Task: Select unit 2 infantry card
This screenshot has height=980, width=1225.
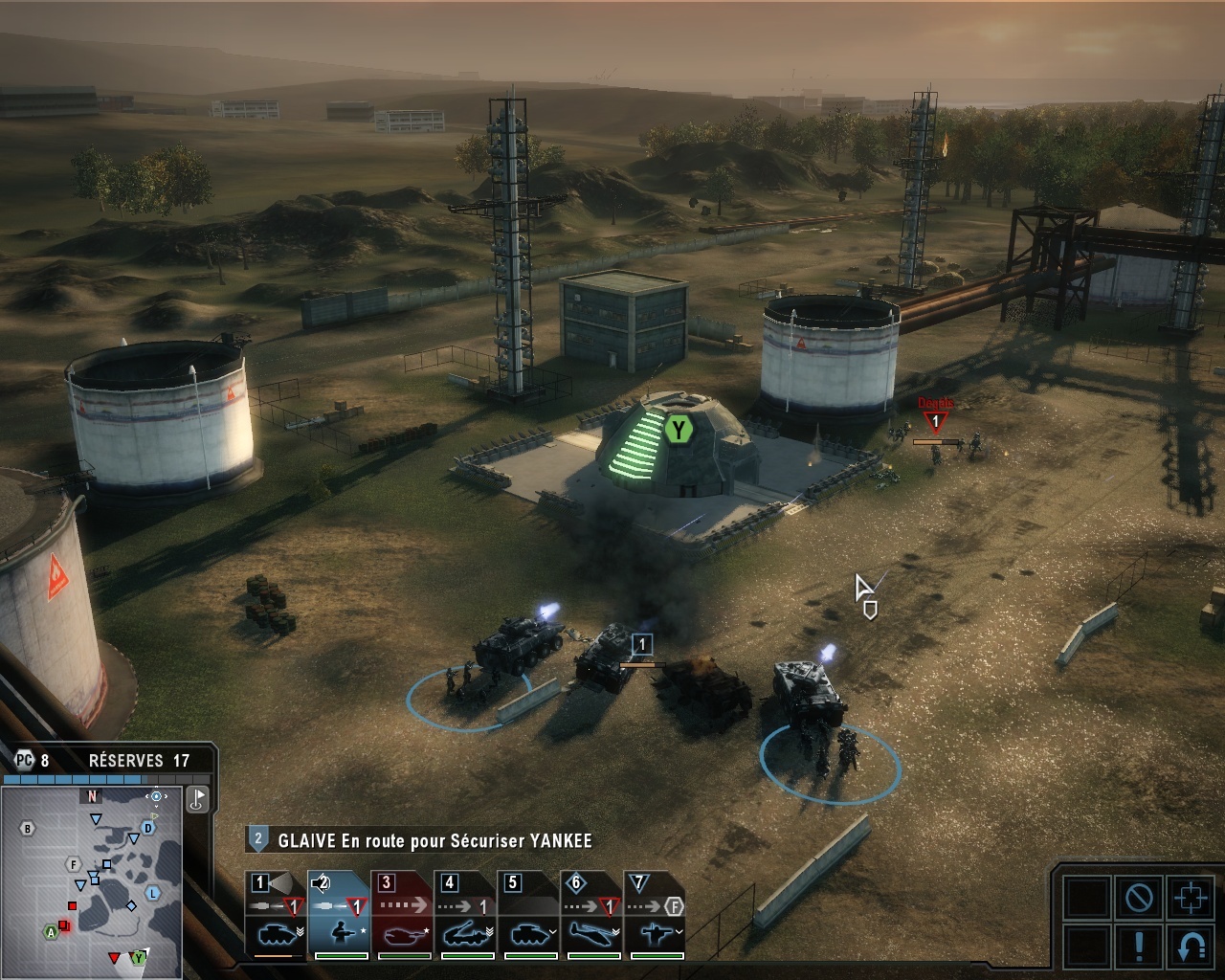Action: click(339, 914)
